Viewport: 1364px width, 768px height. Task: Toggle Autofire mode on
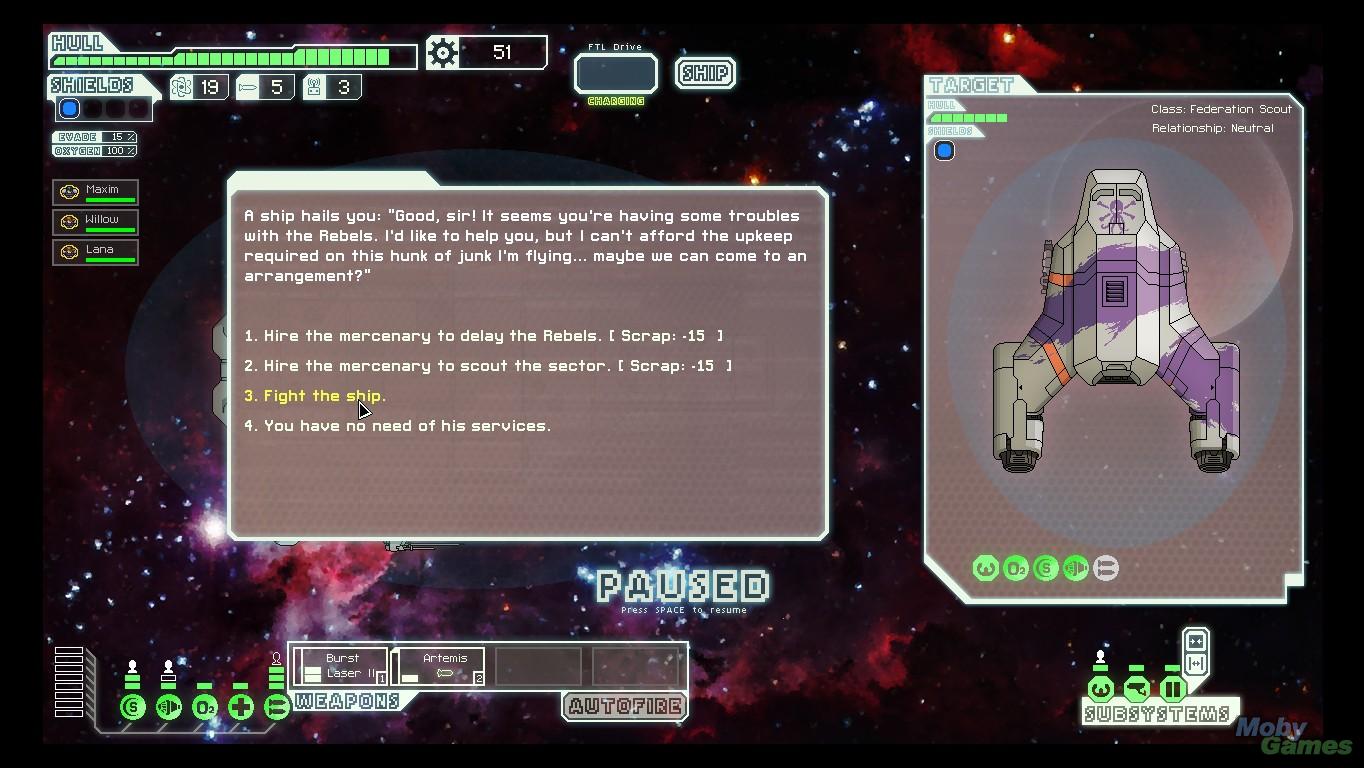pos(623,705)
